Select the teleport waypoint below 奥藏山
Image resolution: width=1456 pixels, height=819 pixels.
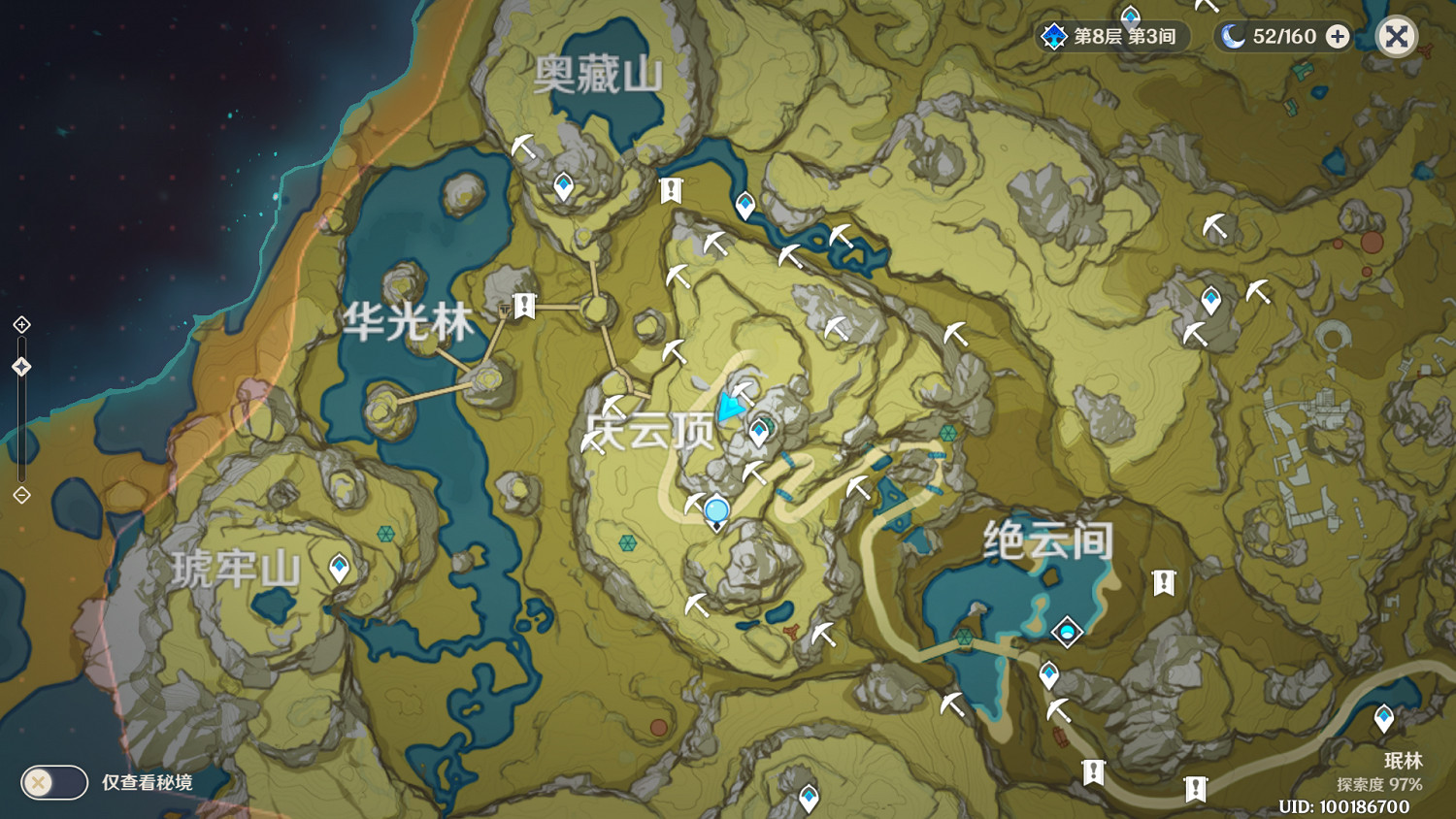[x=563, y=183]
